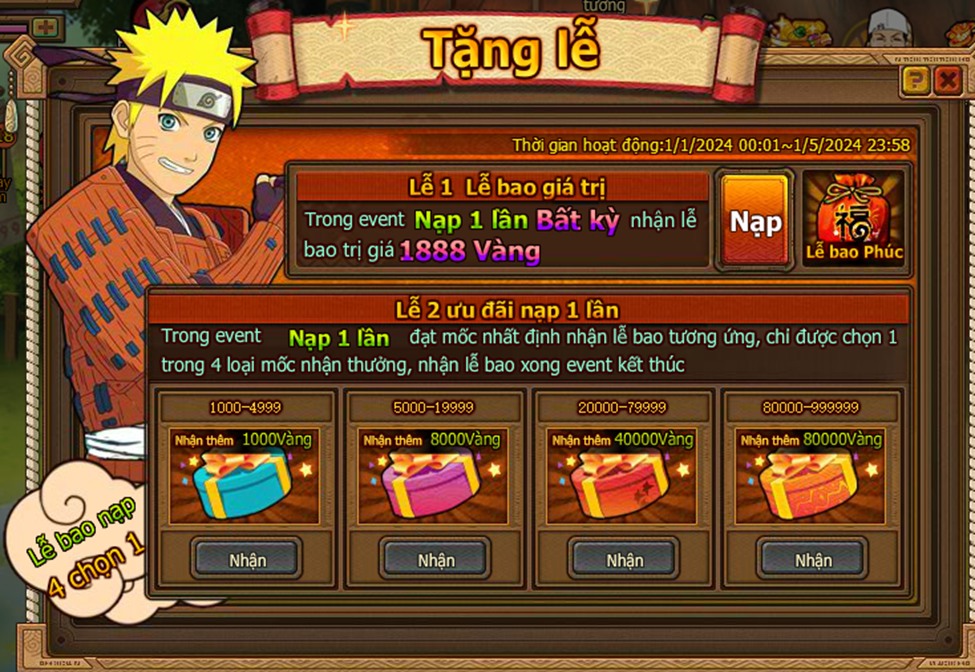This screenshot has height=672, width=975.
Task: Claim the 5000-19999 tier reward
Action: (x=435, y=559)
